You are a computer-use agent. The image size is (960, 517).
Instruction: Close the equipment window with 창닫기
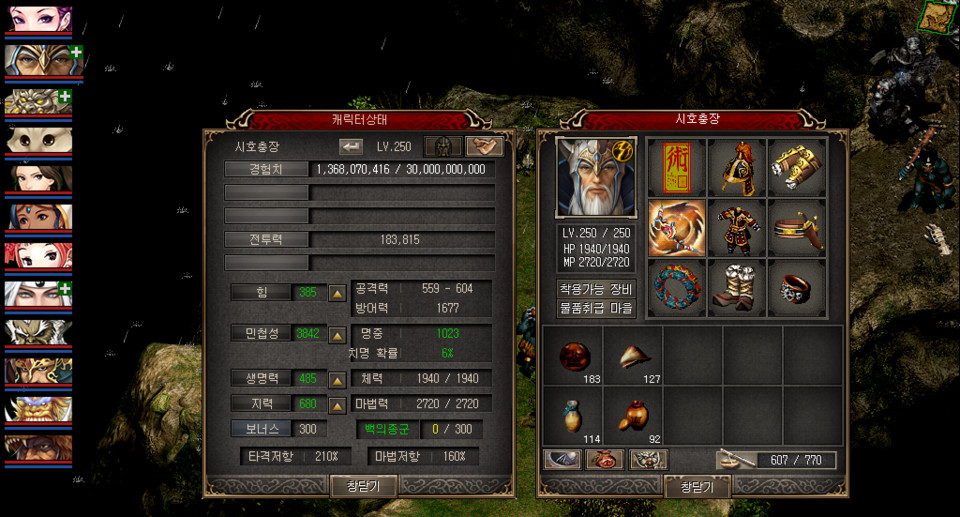click(697, 486)
